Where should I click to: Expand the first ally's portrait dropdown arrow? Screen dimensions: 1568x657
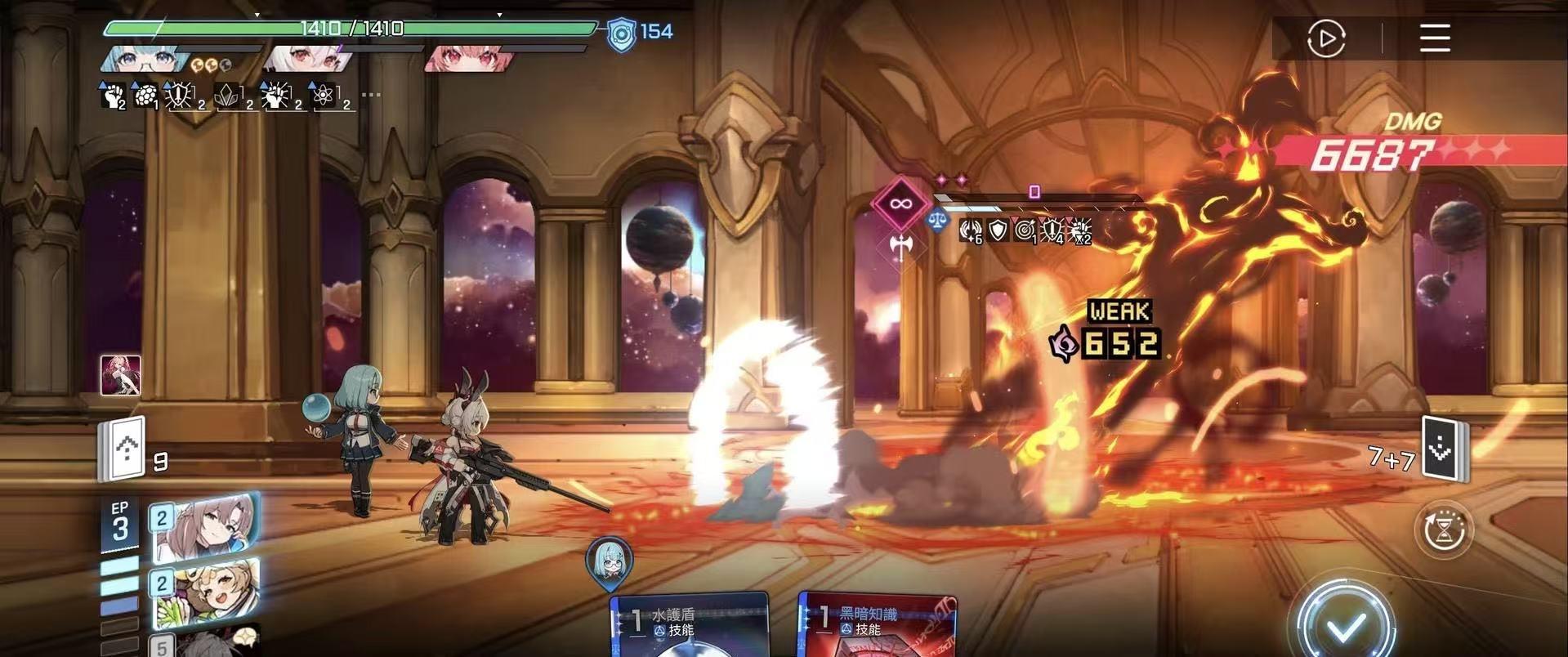click(257, 14)
